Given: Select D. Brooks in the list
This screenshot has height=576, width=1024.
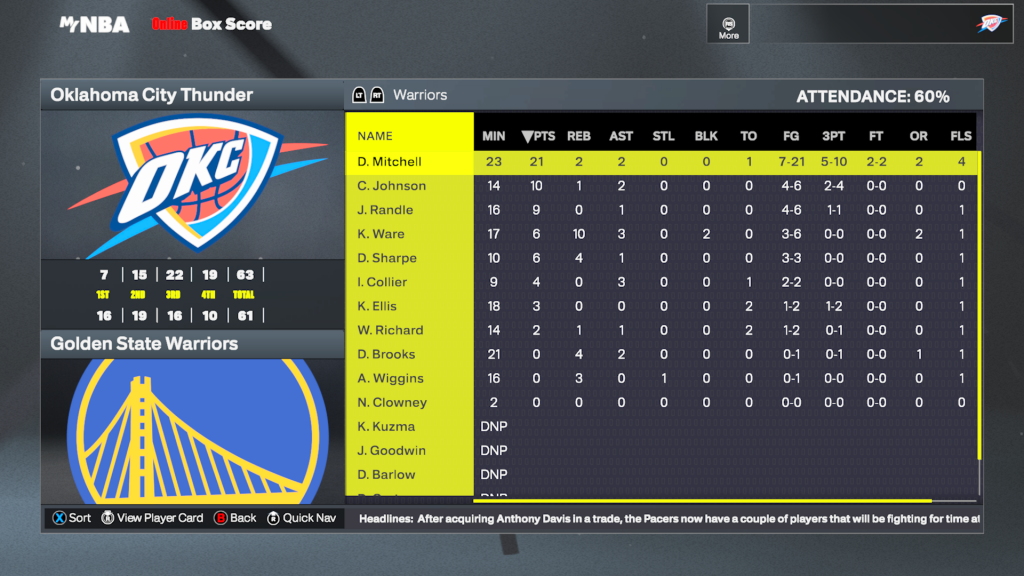Looking at the screenshot, I should click(387, 354).
